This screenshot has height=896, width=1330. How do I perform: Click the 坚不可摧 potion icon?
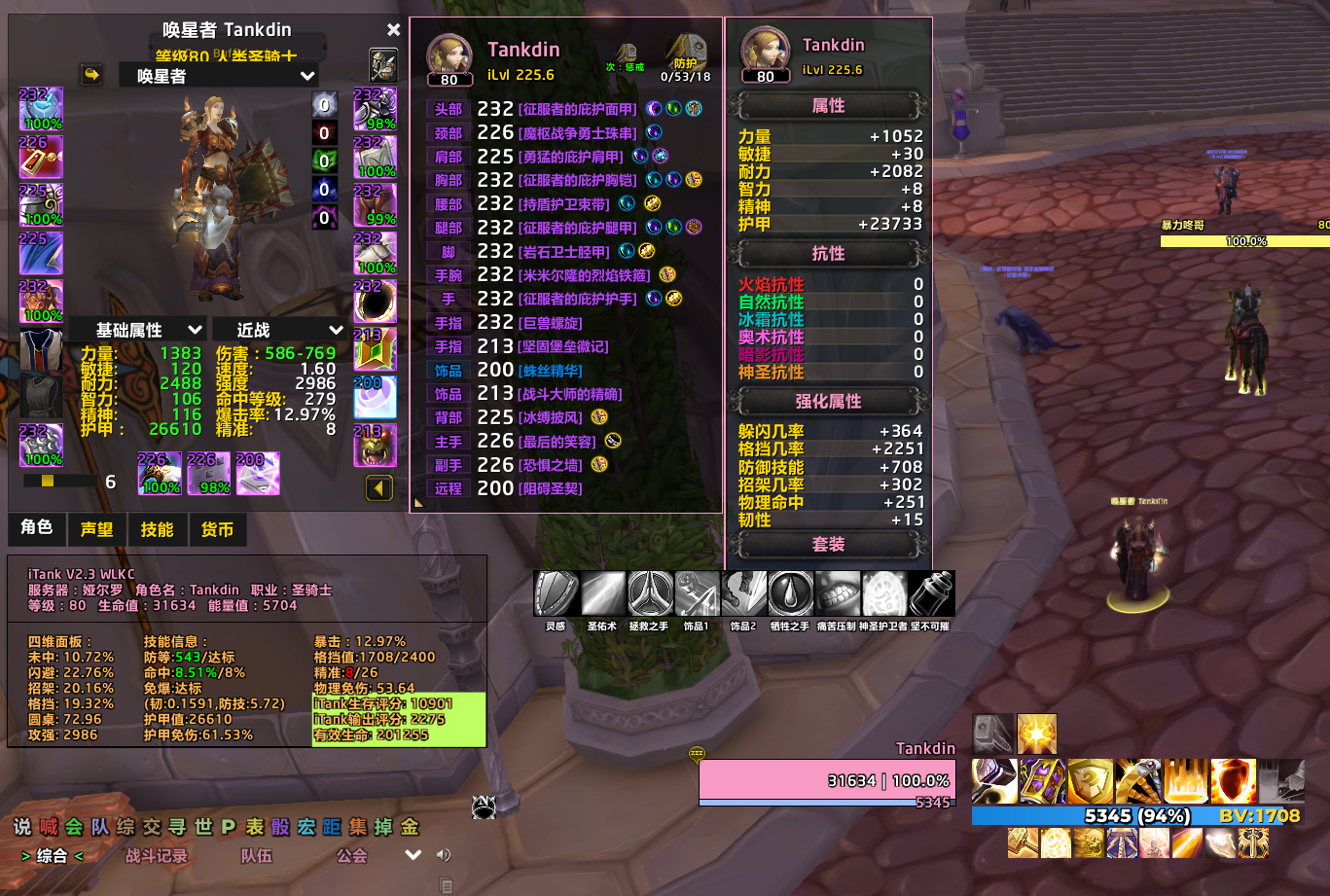click(931, 593)
